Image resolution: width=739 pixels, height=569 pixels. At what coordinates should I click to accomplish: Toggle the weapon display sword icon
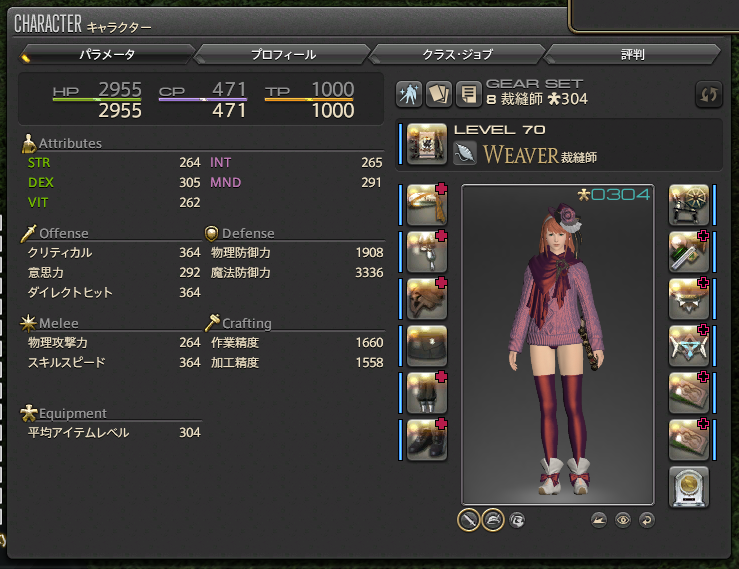pyautogui.click(x=468, y=519)
